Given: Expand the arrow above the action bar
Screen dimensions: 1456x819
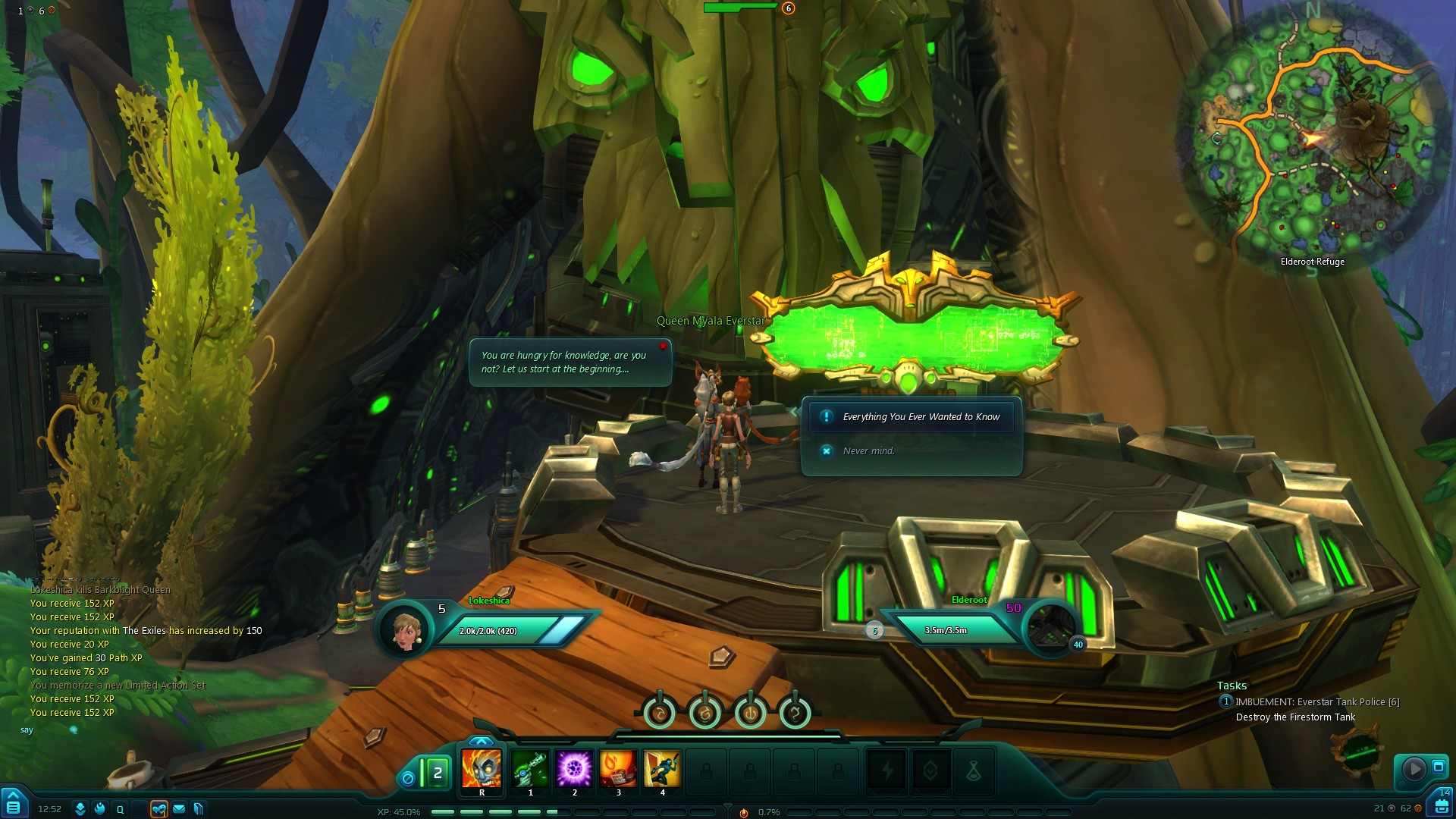Looking at the screenshot, I should tap(481, 741).
